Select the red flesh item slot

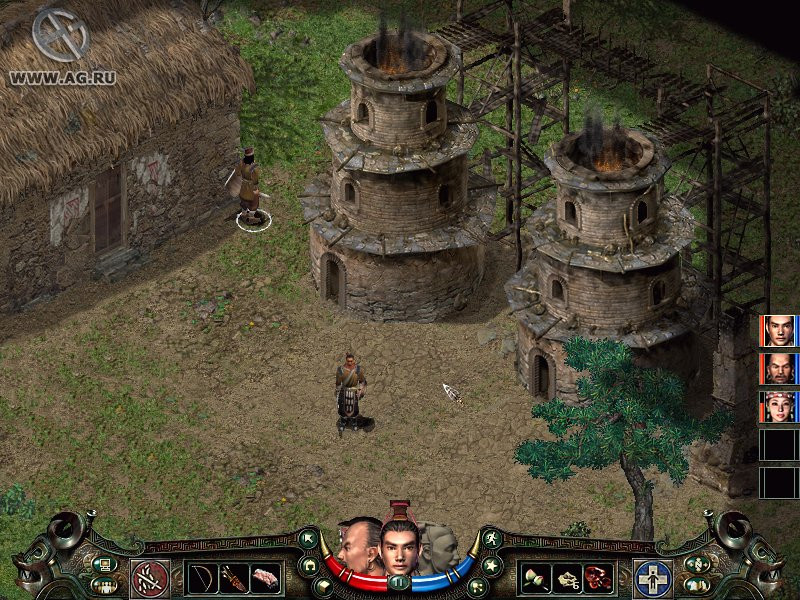(x=599, y=578)
